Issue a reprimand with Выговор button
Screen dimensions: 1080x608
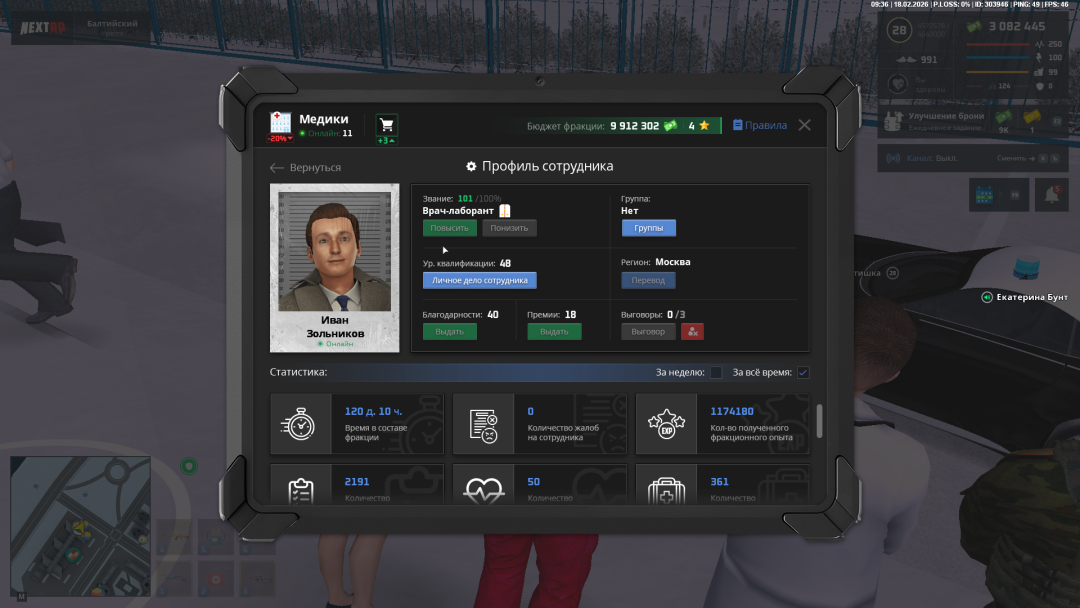point(648,332)
